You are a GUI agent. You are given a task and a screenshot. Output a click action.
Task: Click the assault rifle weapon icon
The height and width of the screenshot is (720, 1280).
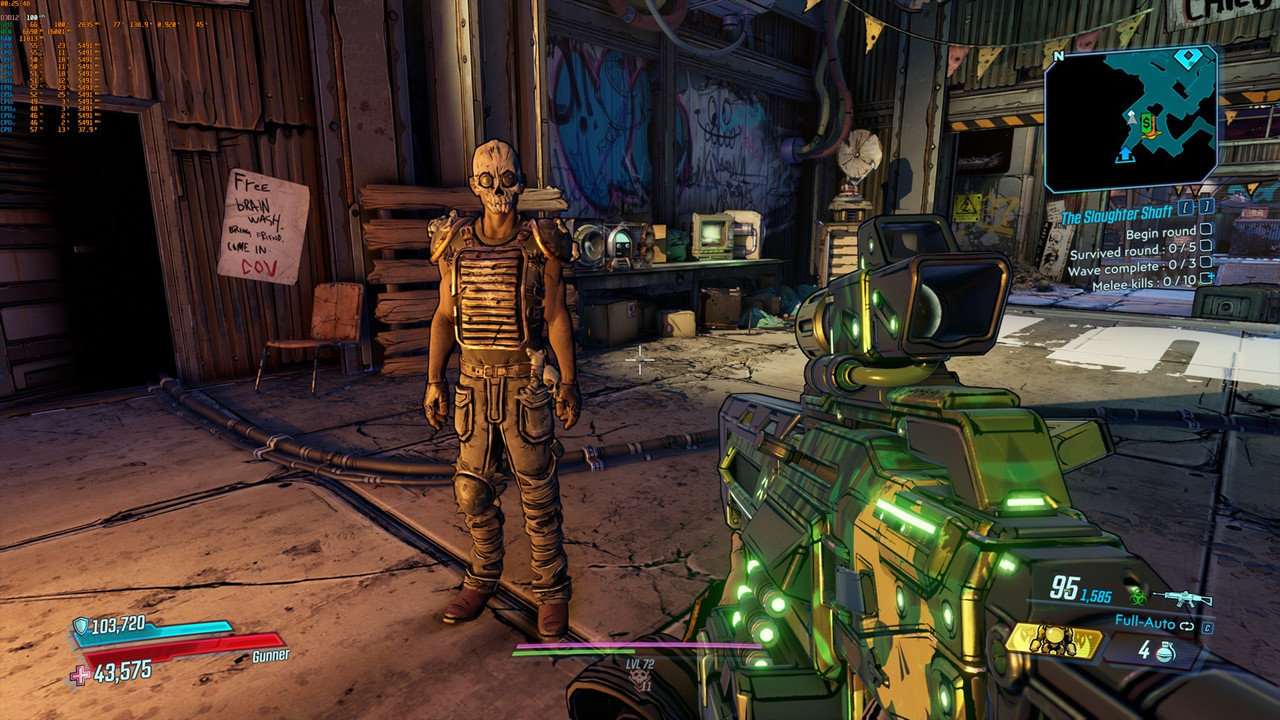click(x=1181, y=599)
